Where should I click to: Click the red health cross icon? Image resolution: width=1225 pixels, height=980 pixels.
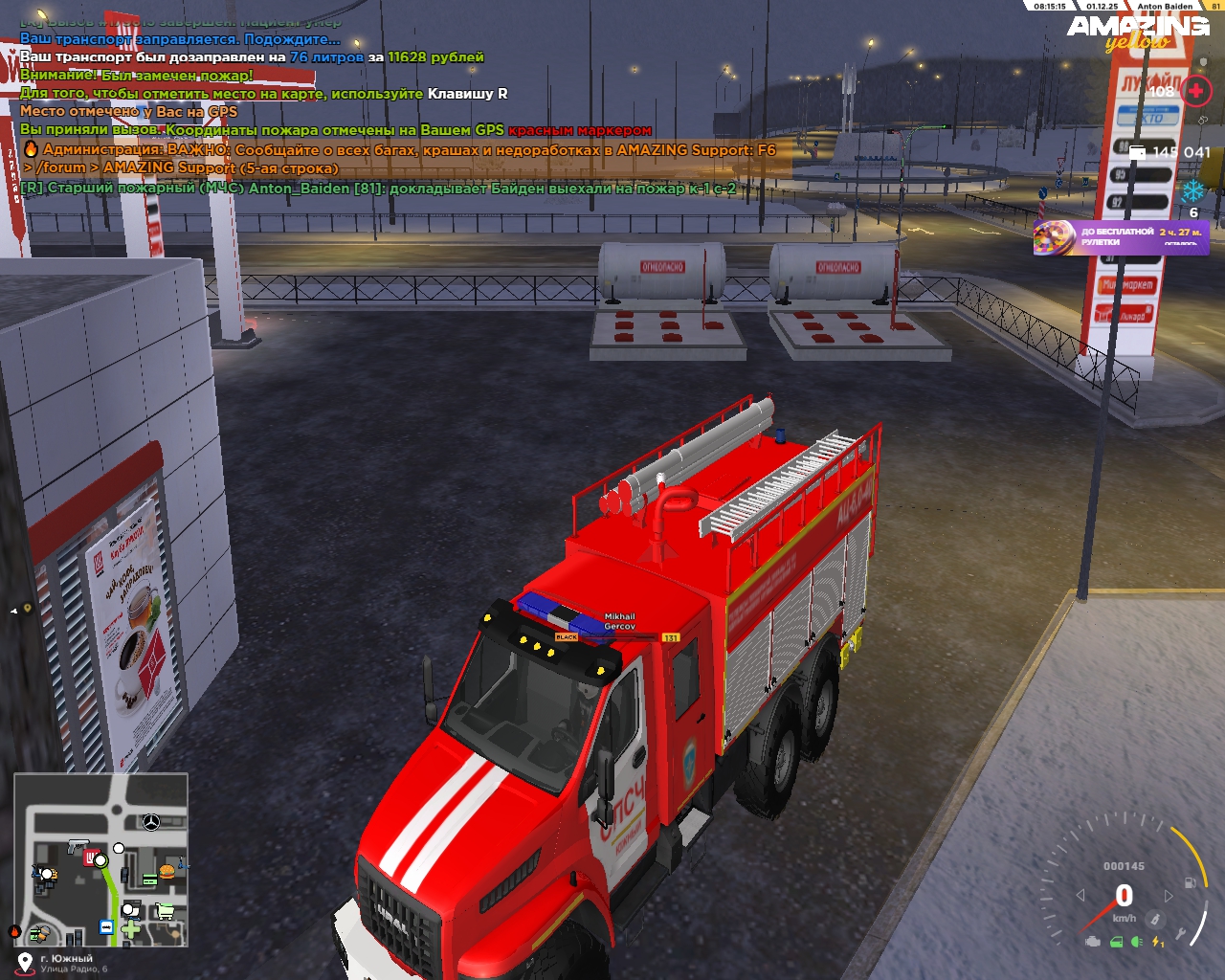[1195, 91]
